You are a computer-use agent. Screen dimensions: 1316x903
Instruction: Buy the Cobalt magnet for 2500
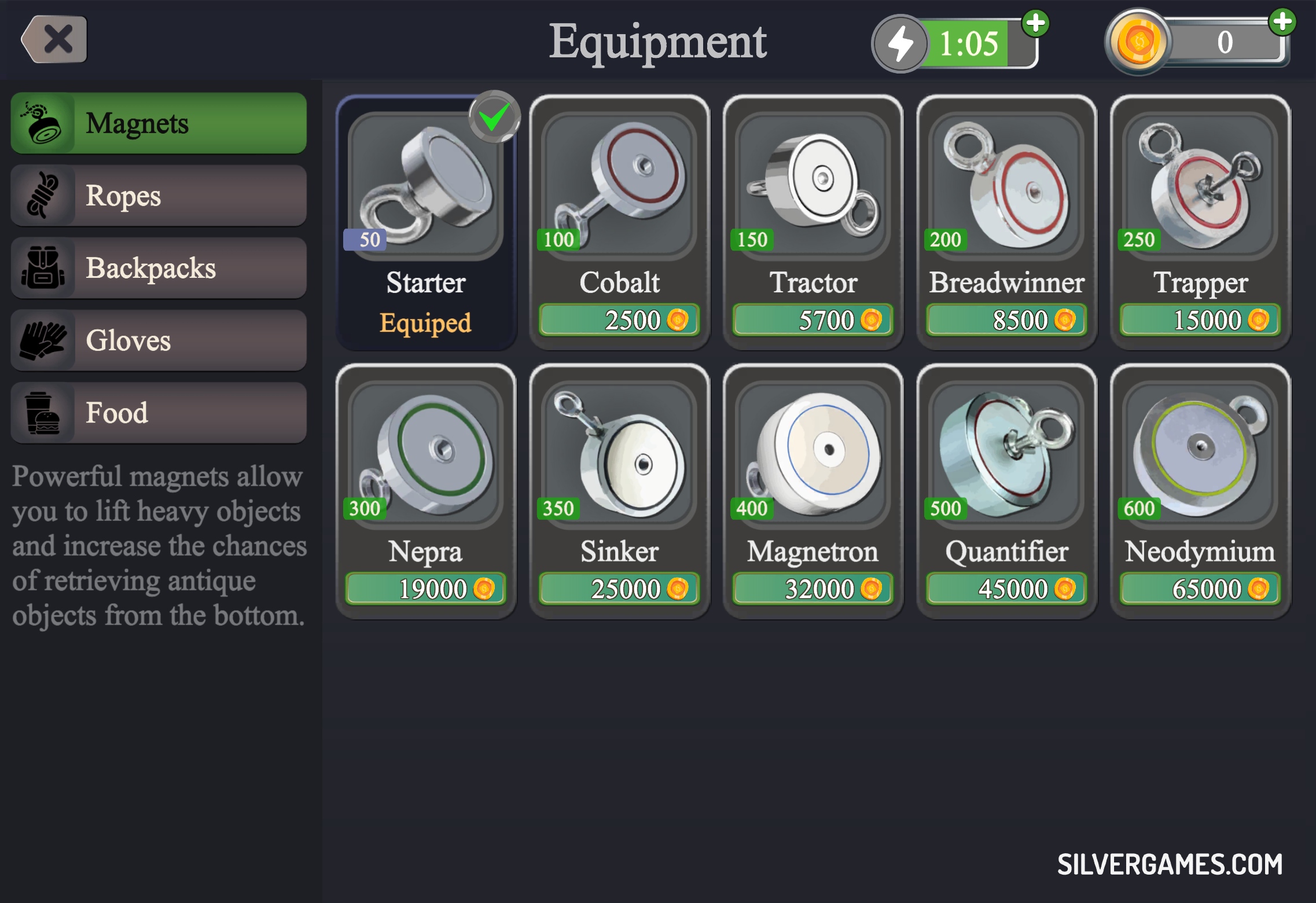pos(619,320)
